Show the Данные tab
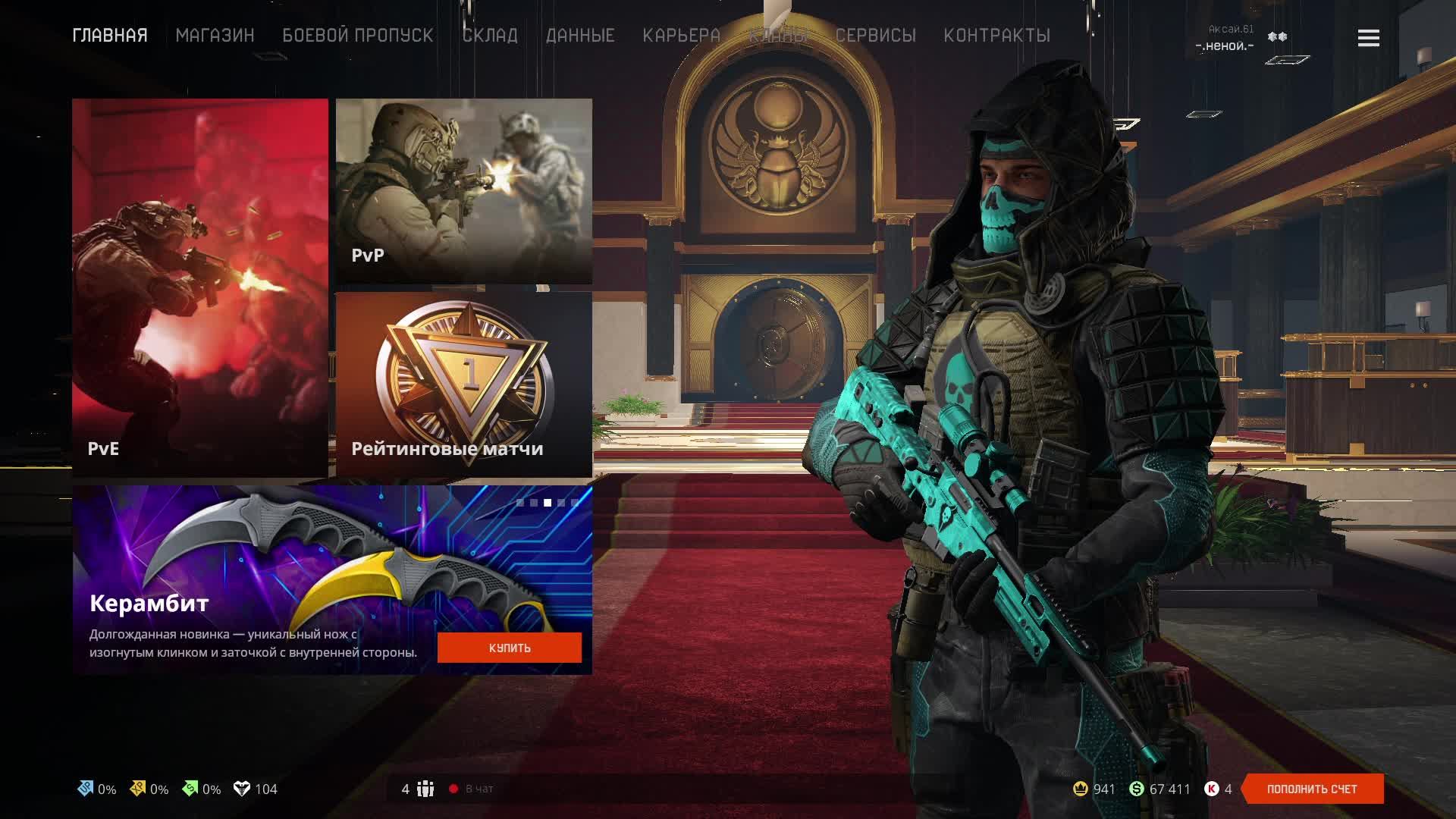1456x819 pixels. (580, 36)
